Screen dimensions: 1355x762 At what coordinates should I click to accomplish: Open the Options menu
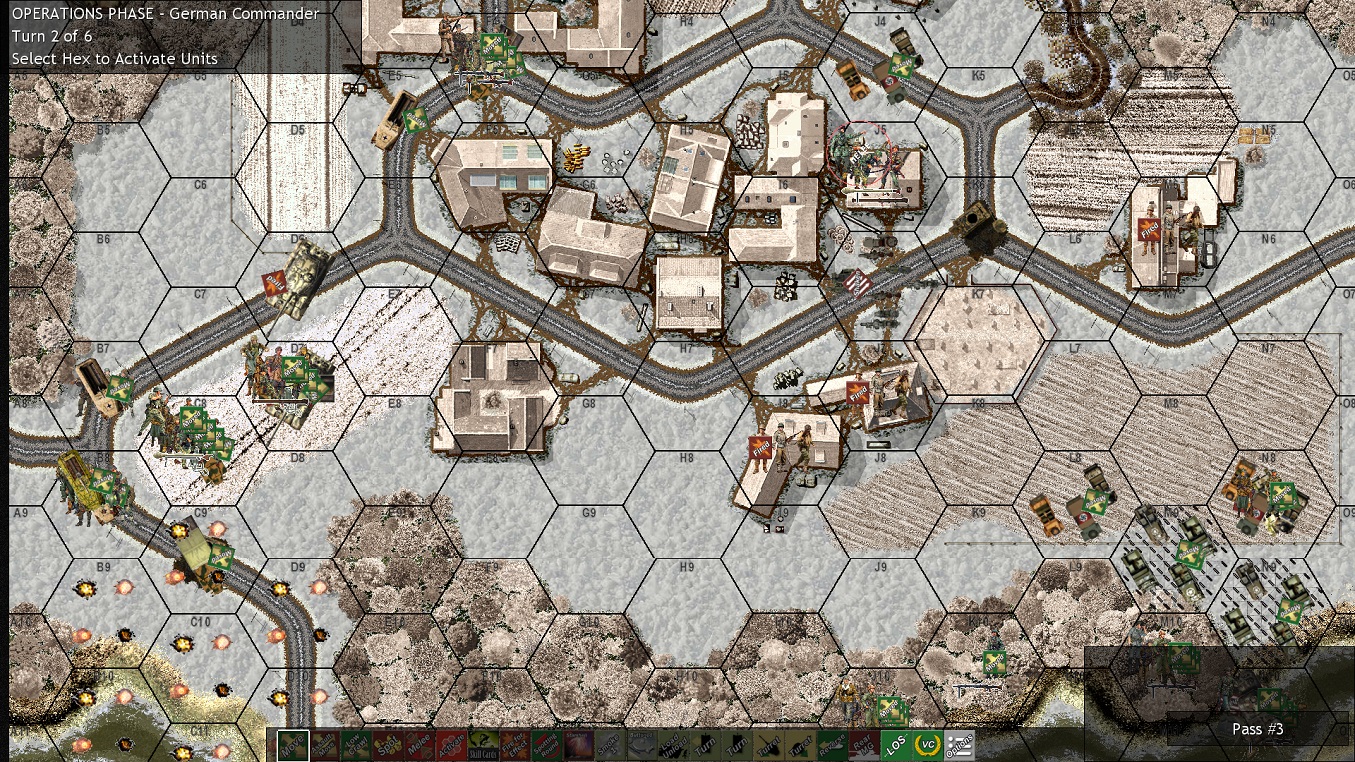pos(957,745)
